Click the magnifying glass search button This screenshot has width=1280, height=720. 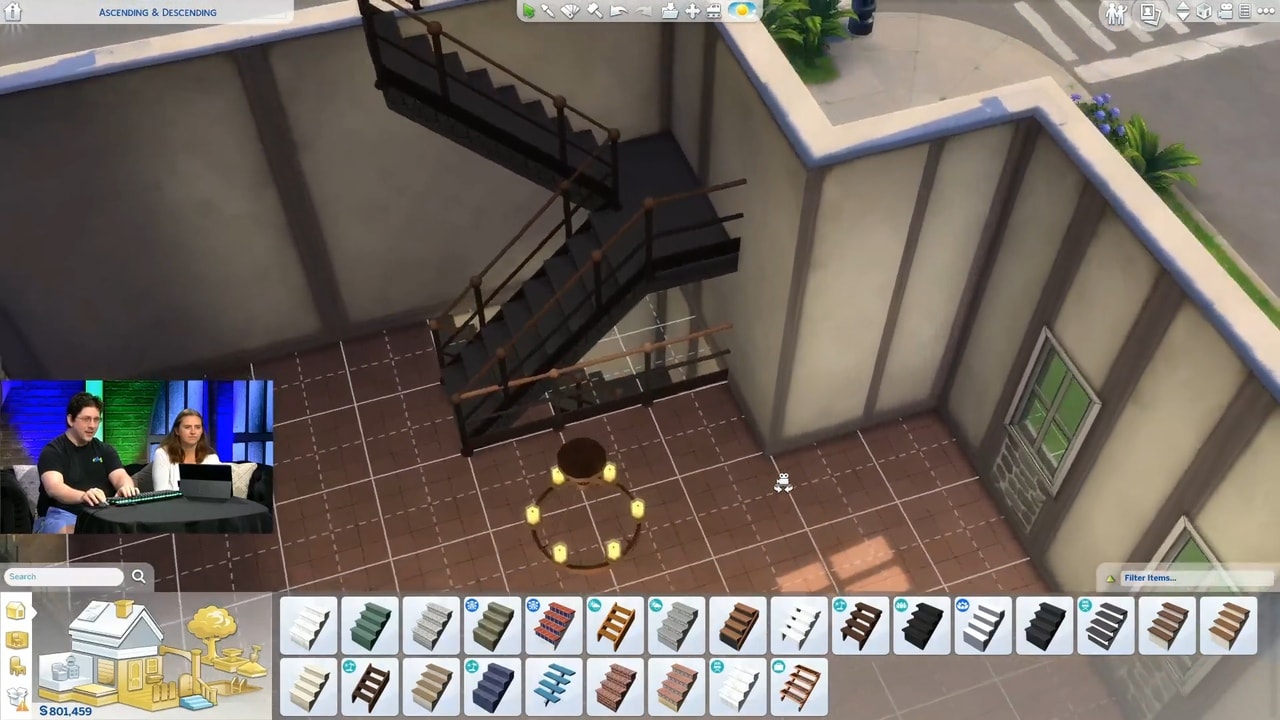pos(139,576)
